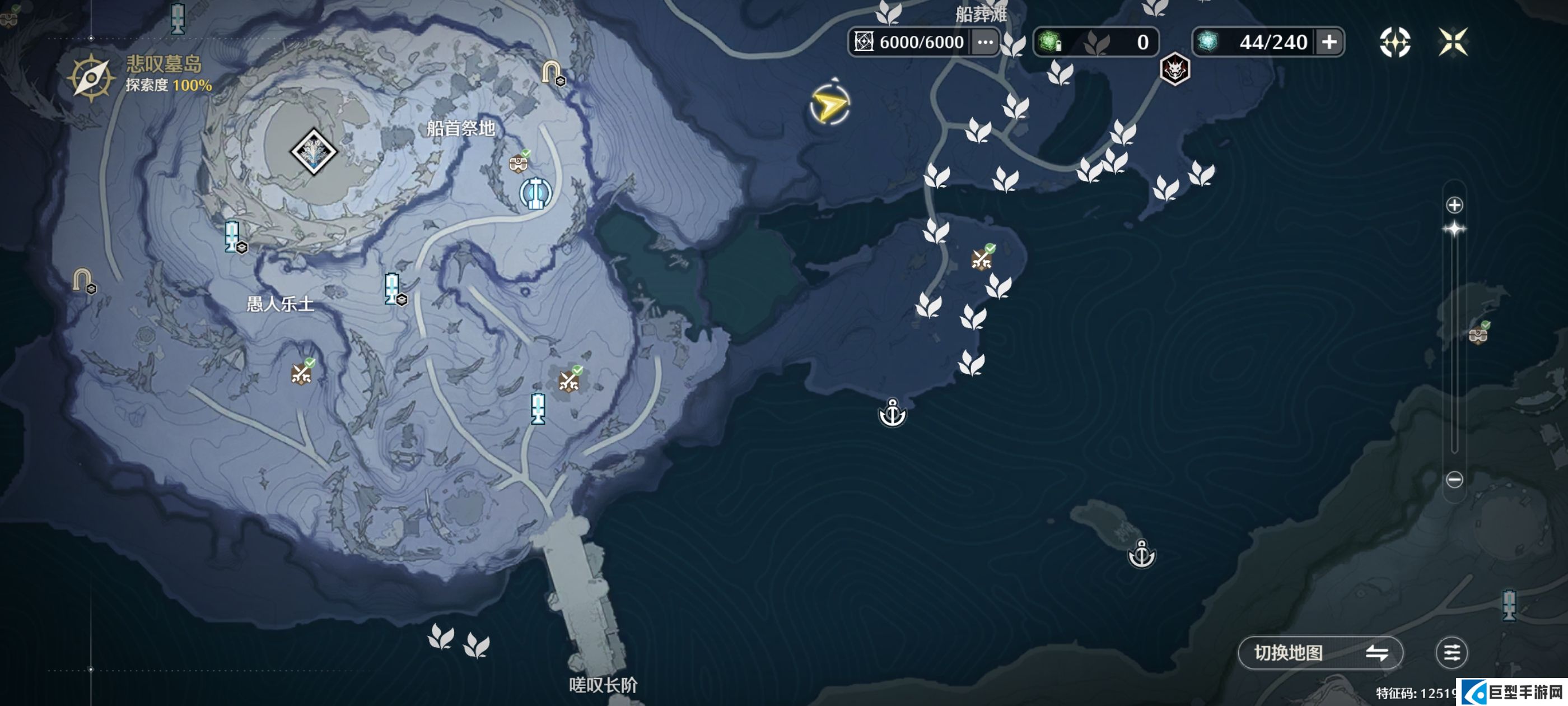Switch maps using the 切换地图 button

1320,653
